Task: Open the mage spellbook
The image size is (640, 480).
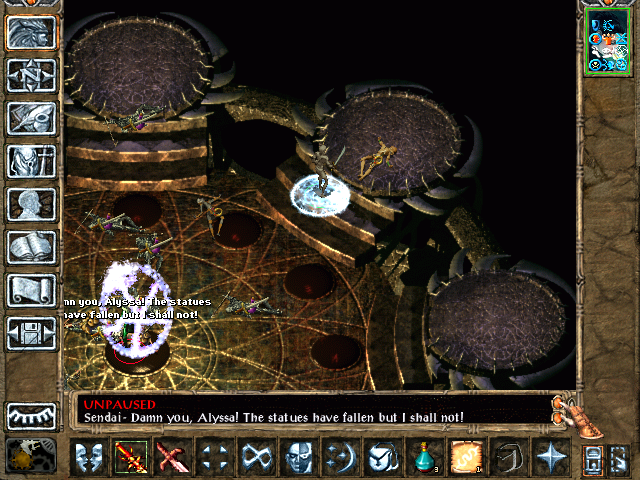Action: (31, 247)
